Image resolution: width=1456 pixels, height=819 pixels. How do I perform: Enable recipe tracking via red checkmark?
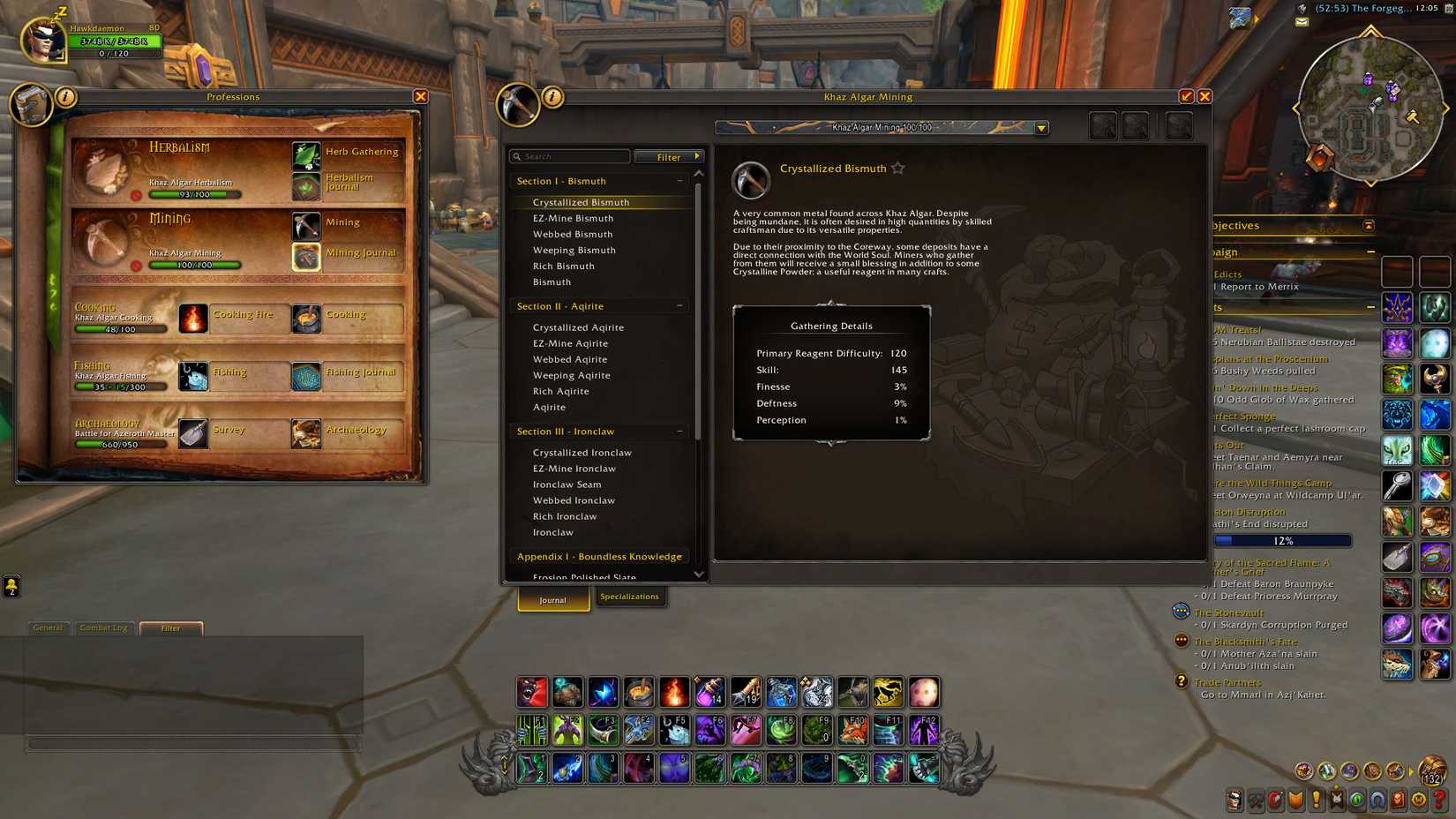tap(1187, 96)
